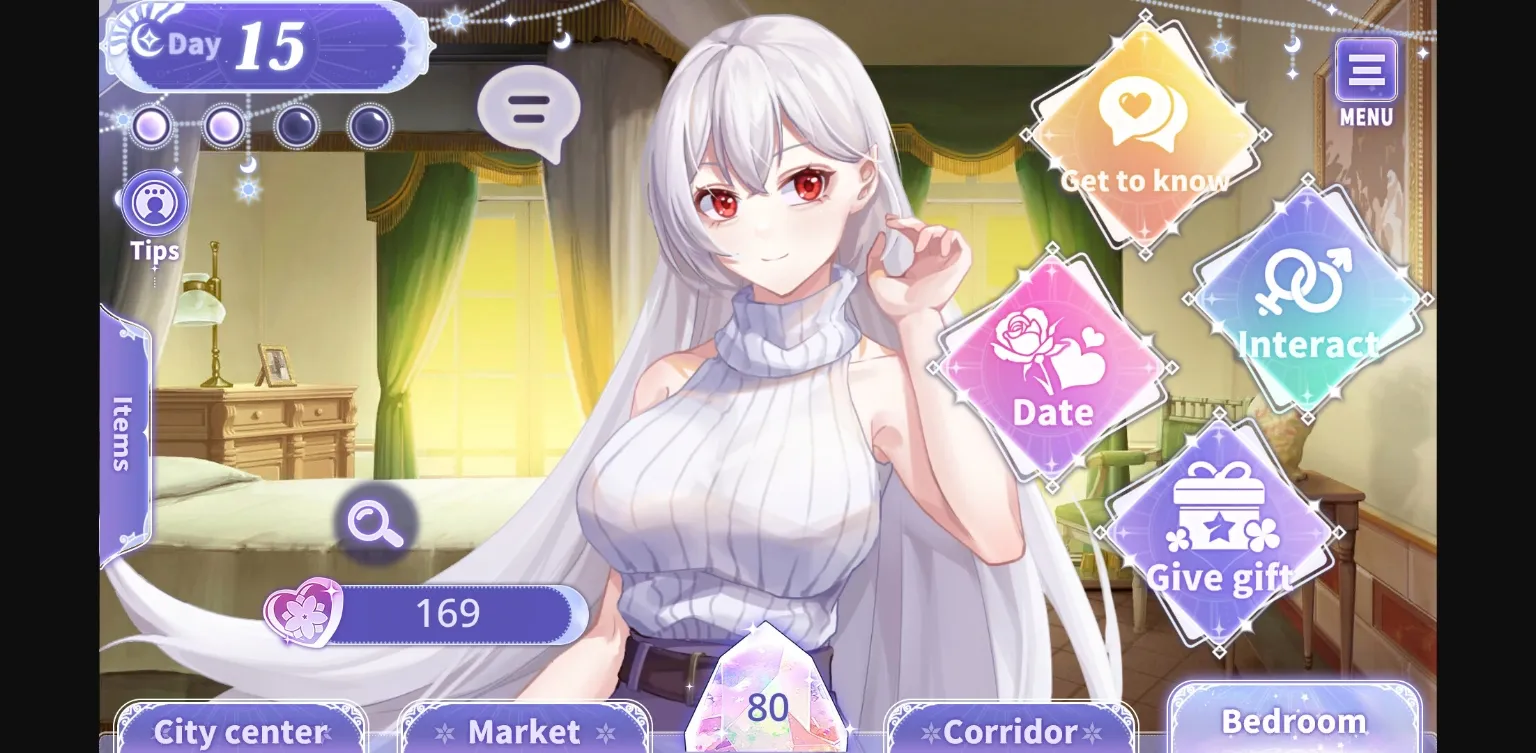This screenshot has width=1536, height=753.
Task: Visit the Market
Action: tap(525, 729)
